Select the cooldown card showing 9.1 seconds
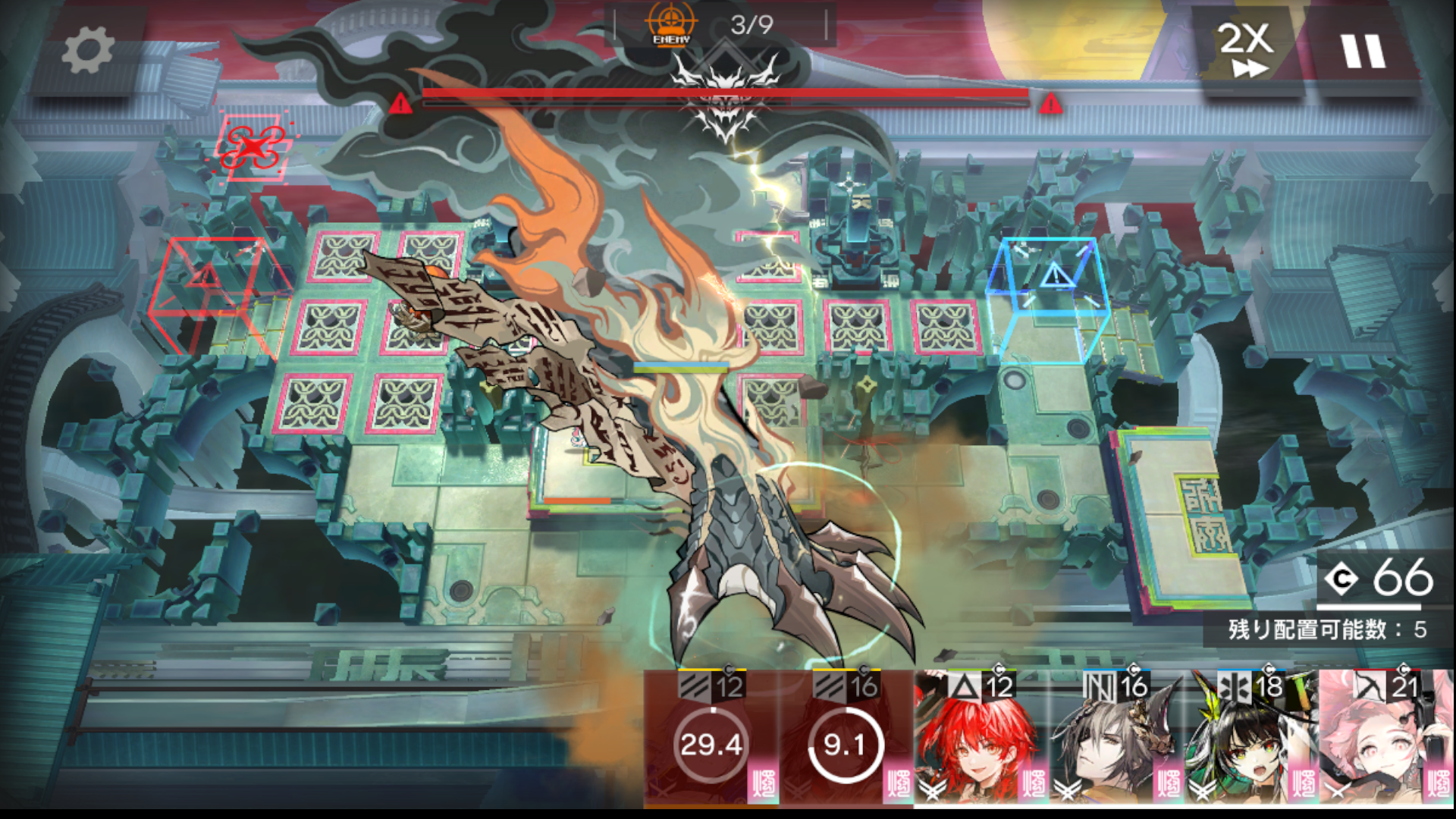The width and height of the screenshot is (1456, 819). click(846, 739)
